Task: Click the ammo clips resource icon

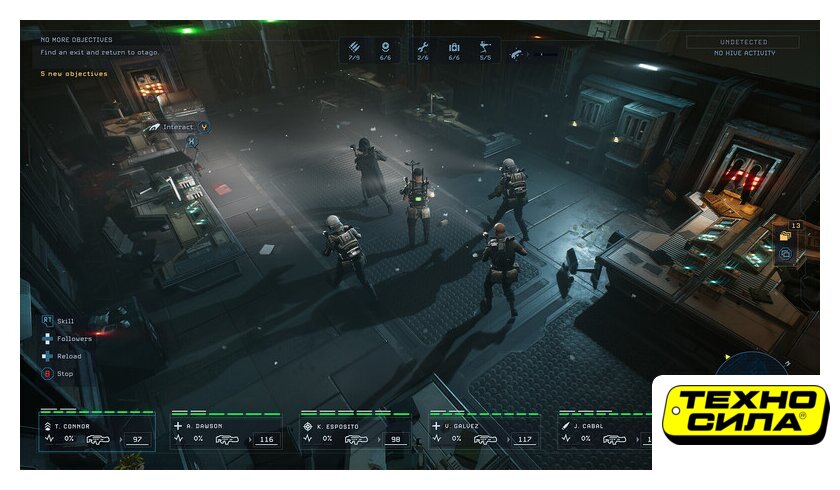Action: tap(354, 46)
